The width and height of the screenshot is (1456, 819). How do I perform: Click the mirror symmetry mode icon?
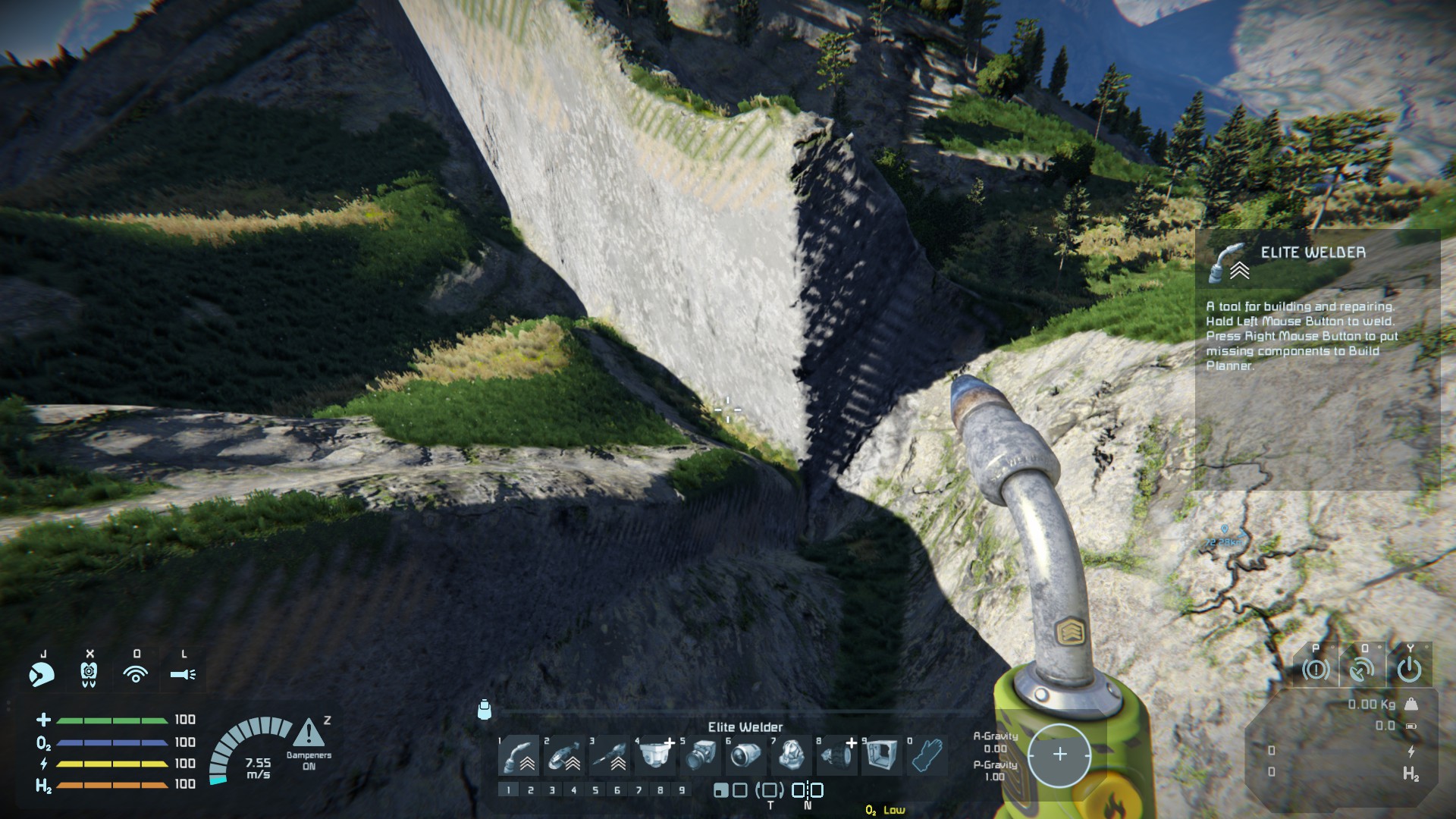click(x=808, y=790)
